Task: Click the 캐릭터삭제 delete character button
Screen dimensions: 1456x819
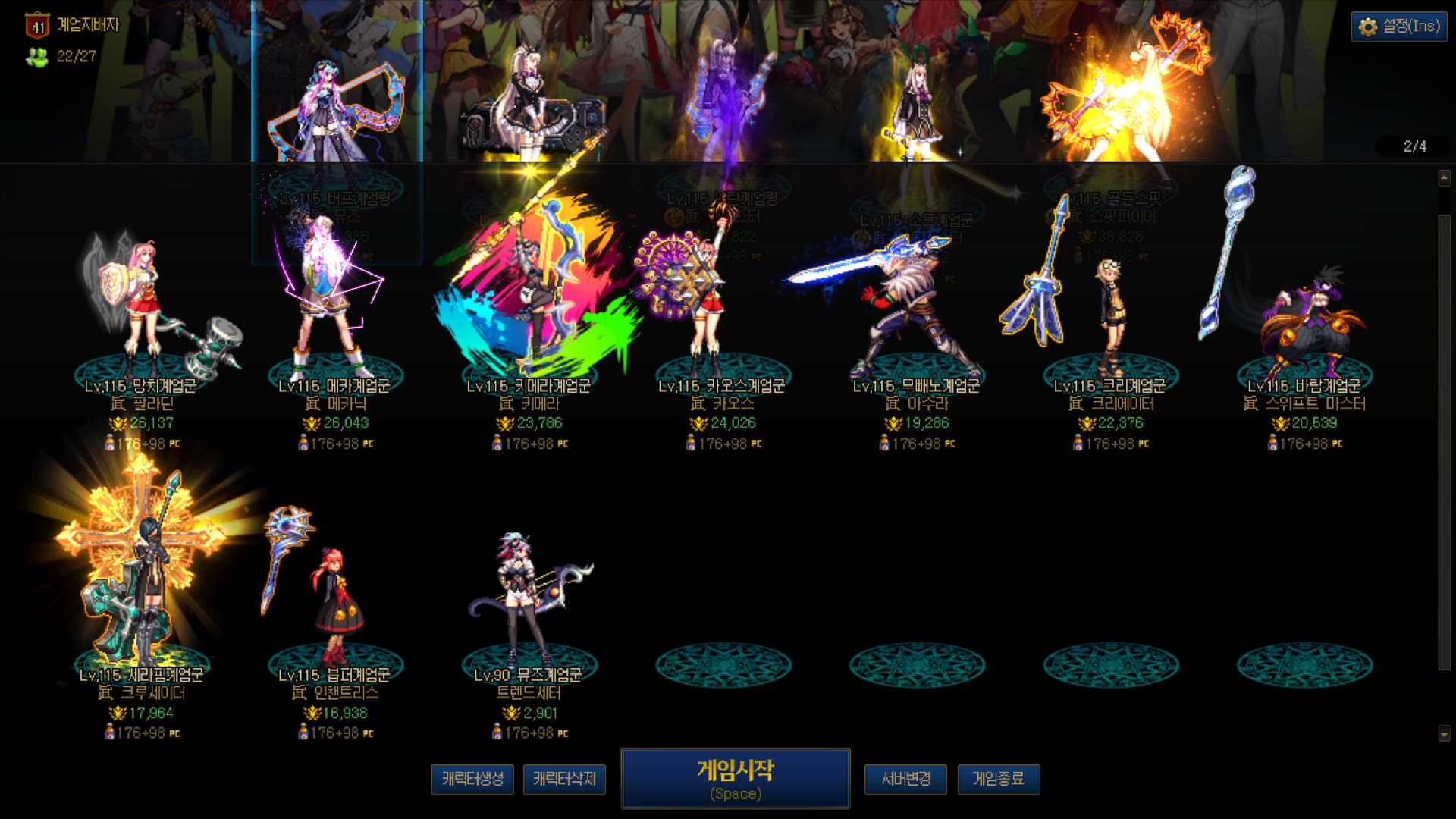Action: pyautogui.click(x=564, y=779)
